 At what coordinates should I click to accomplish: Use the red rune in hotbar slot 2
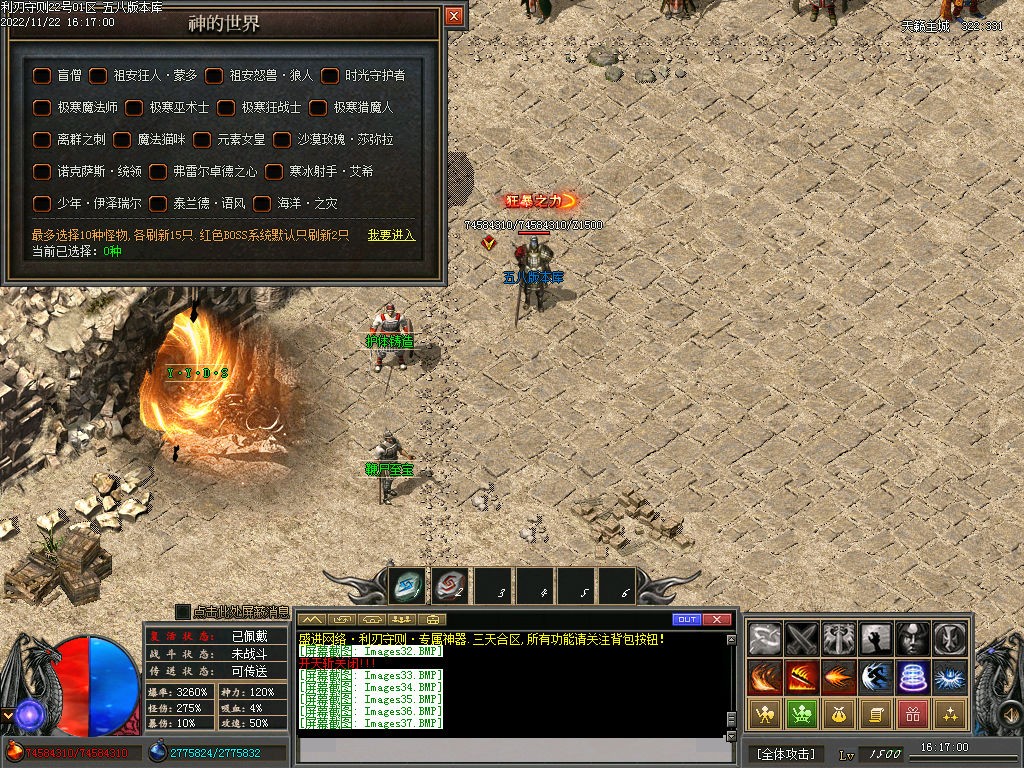450,586
